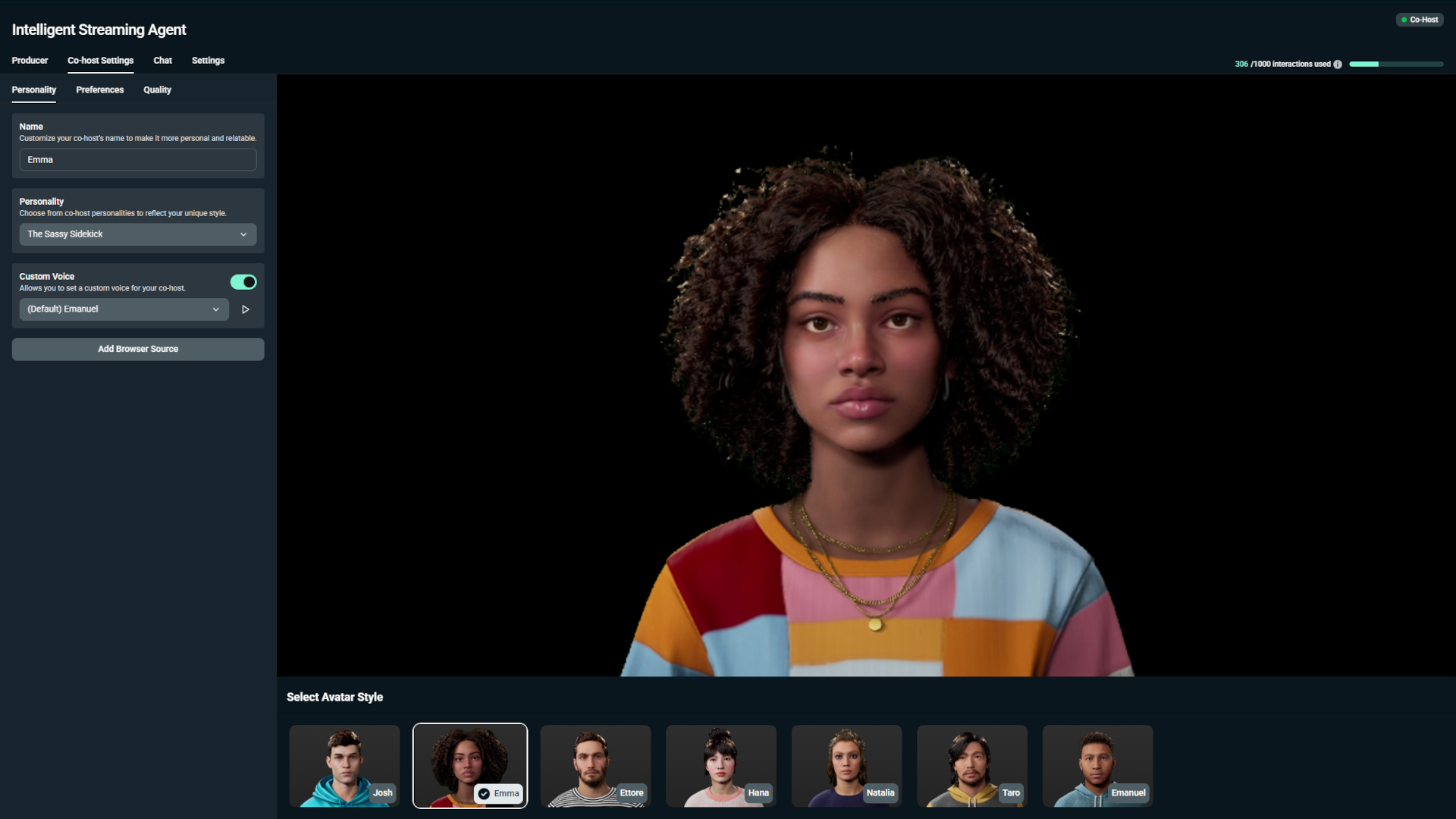Go to the Settings tab

tap(208, 61)
